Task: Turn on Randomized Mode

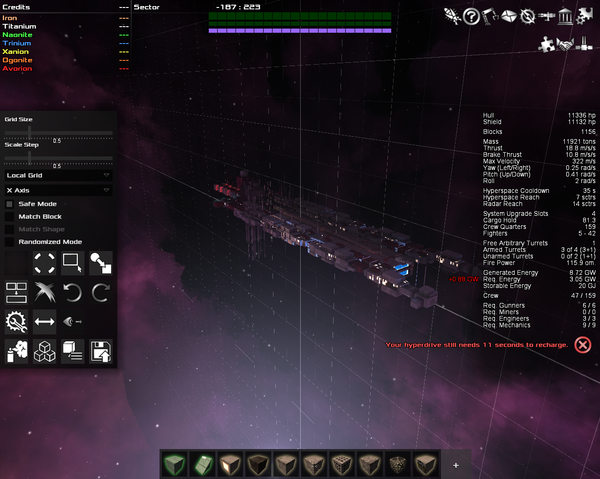Action: point(10,241)
